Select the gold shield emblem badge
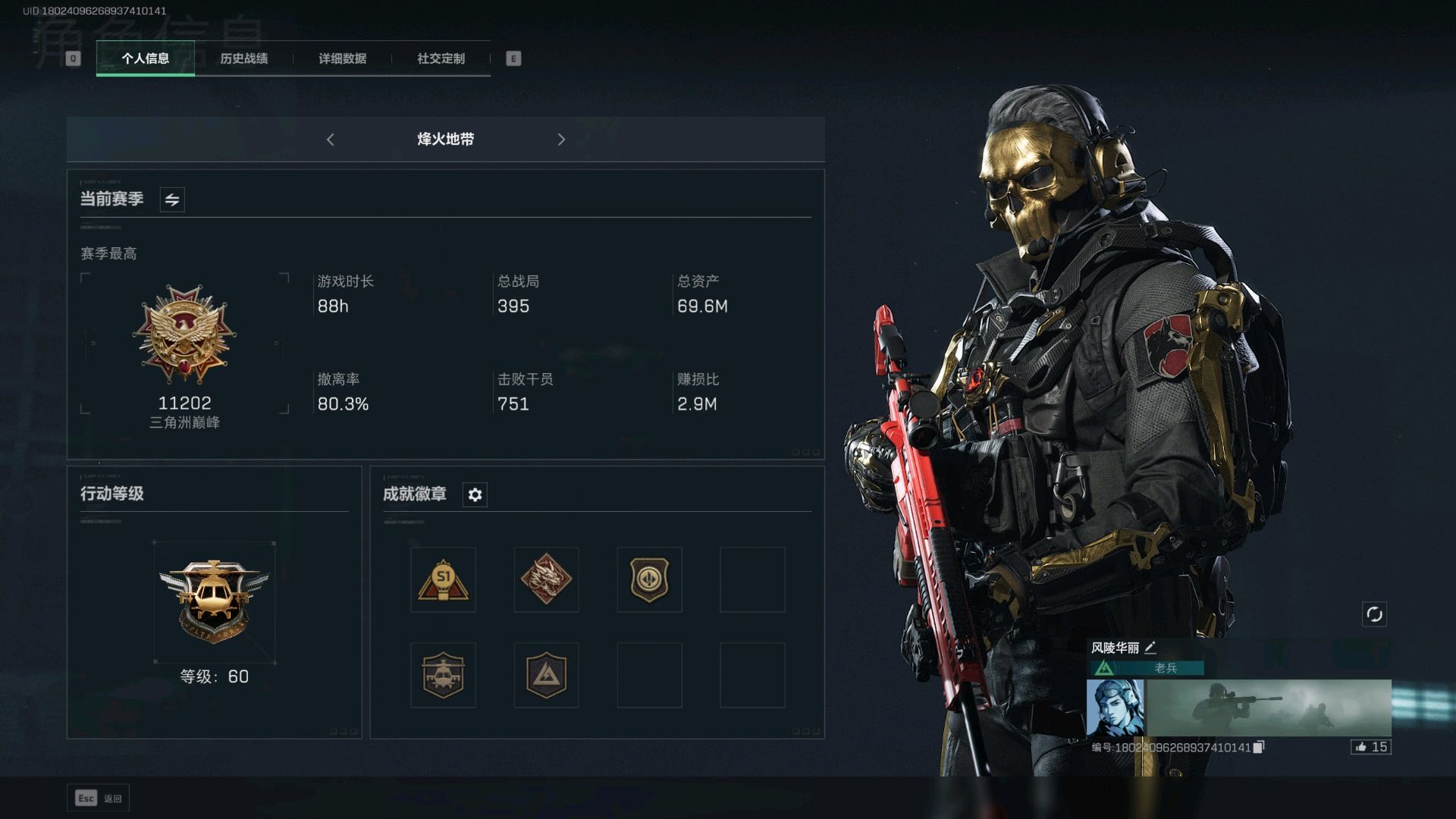The height and width of the screenshot is (819, 1456). tap(649, 580)
